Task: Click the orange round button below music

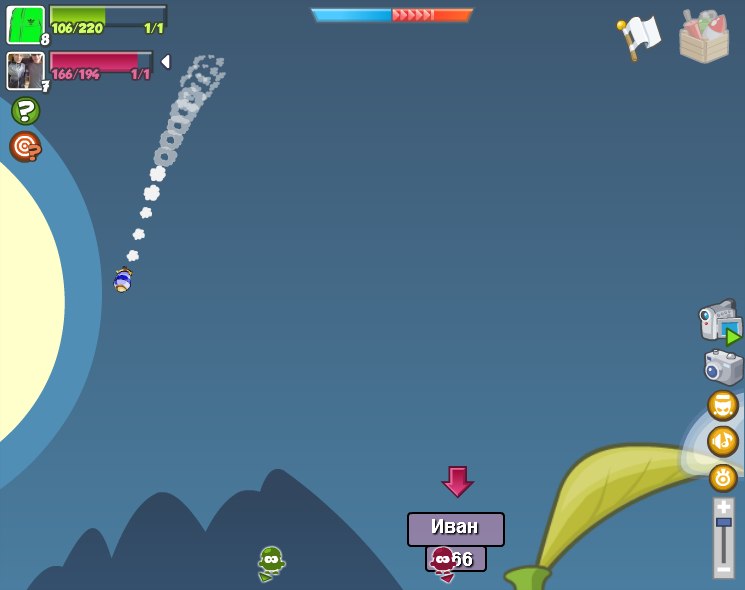Action: [x=723, y=477]
